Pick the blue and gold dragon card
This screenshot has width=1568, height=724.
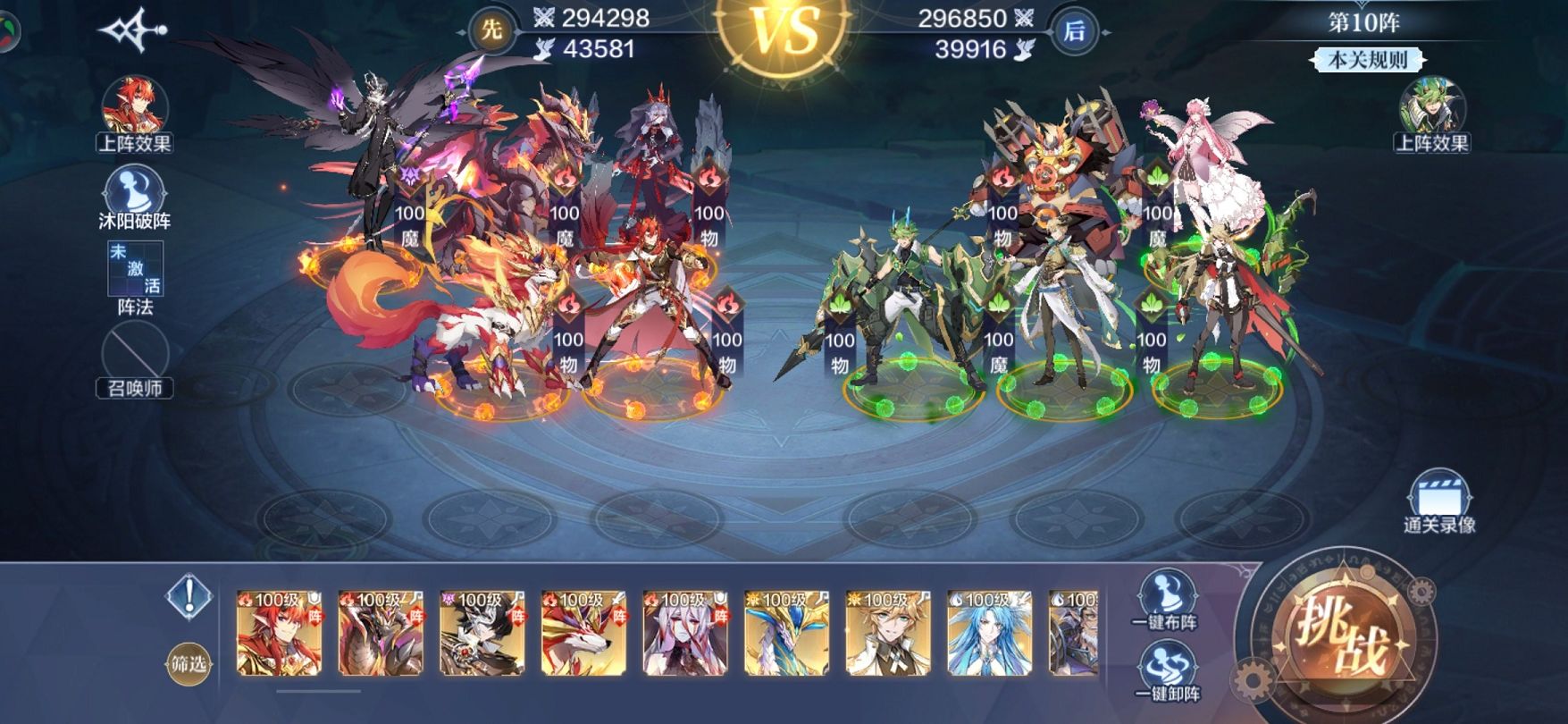coord(787,633)
